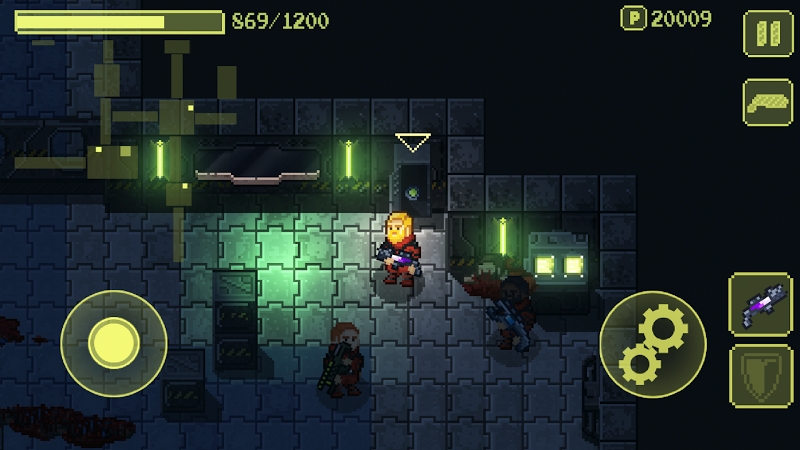Open the pistol weapon button

point(768,103)
